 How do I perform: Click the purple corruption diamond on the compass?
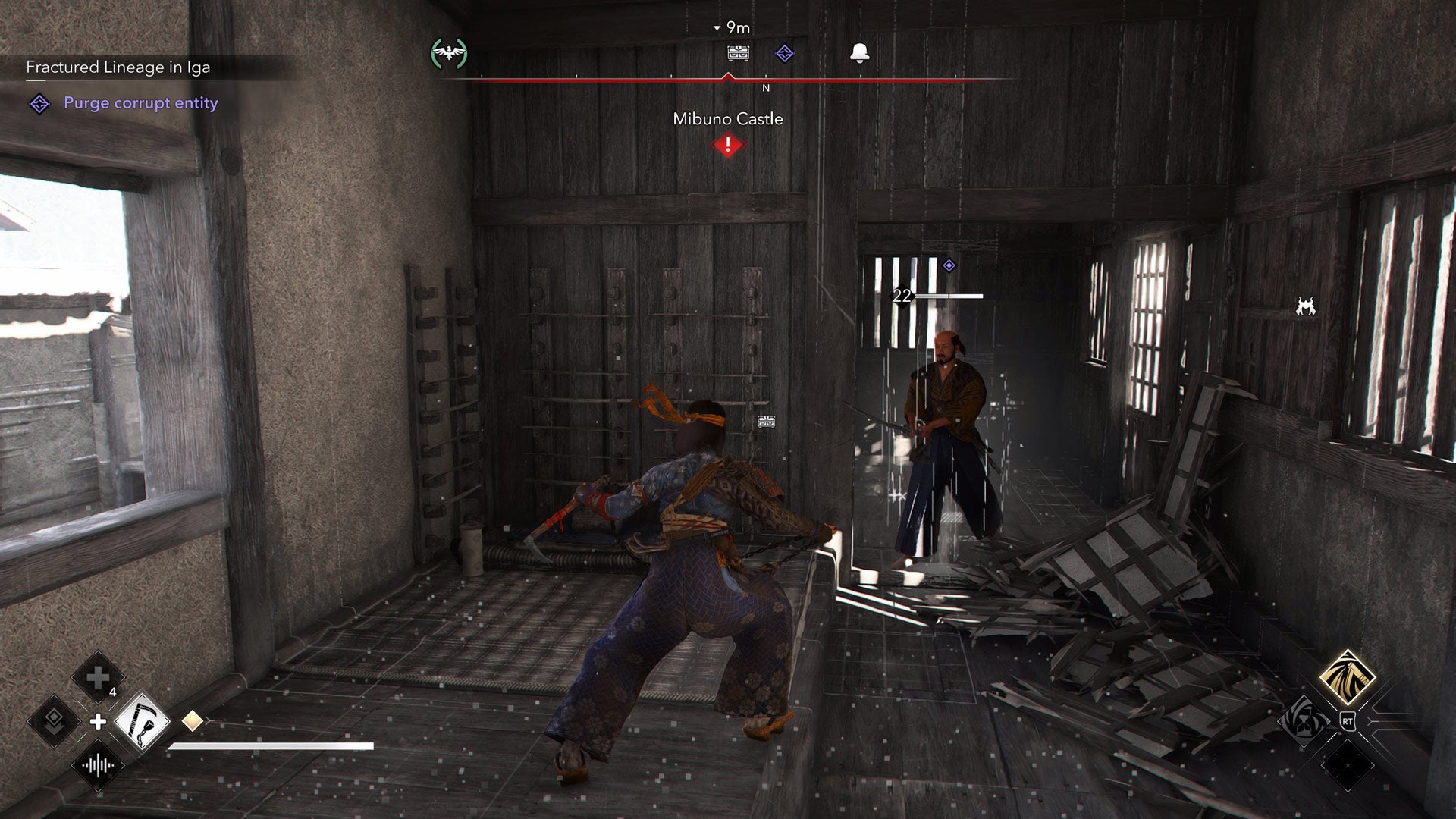click(783, 53)
